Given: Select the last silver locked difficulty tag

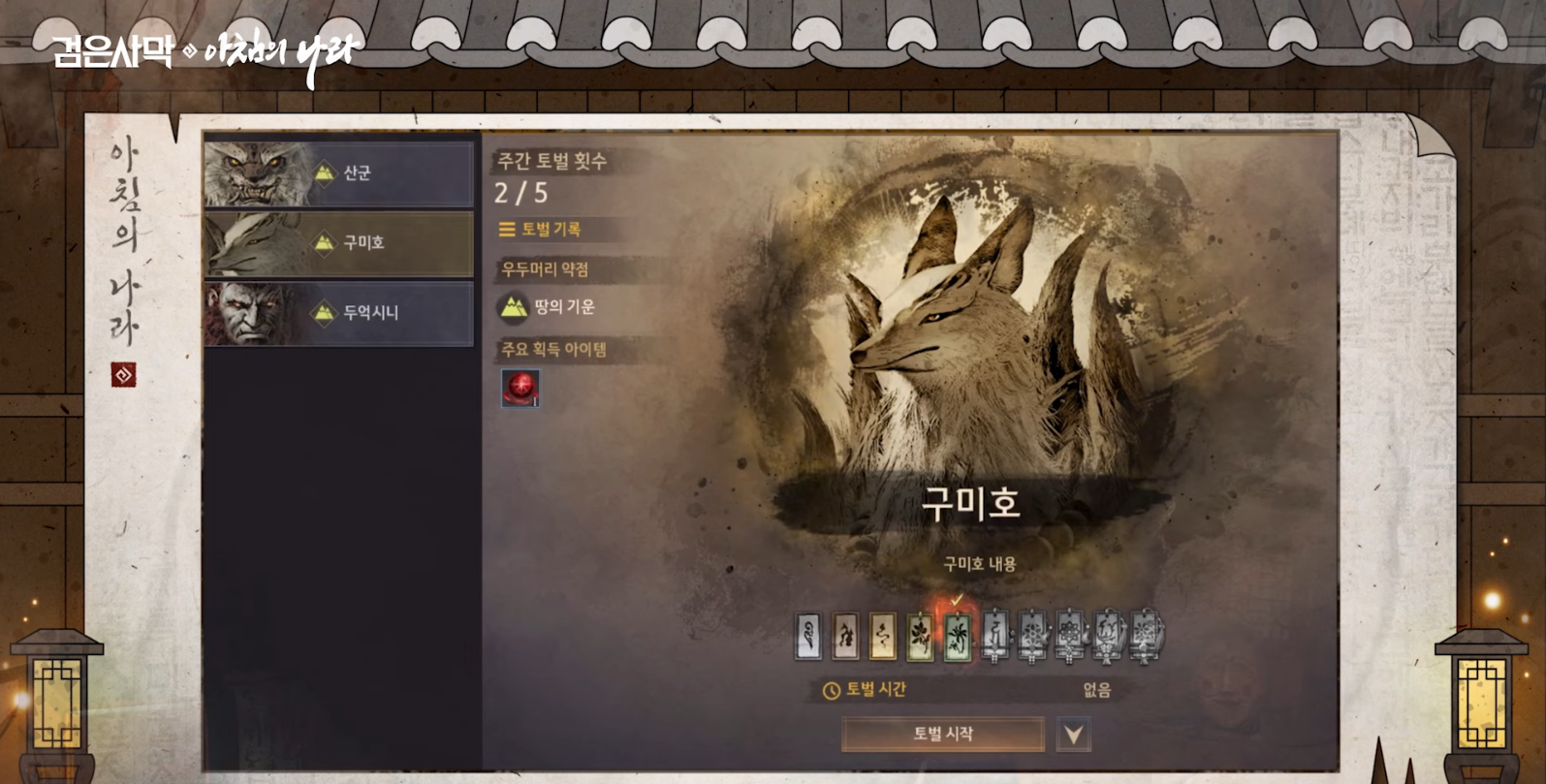Looking at the screenshot, I should (x=1146, y=637).
